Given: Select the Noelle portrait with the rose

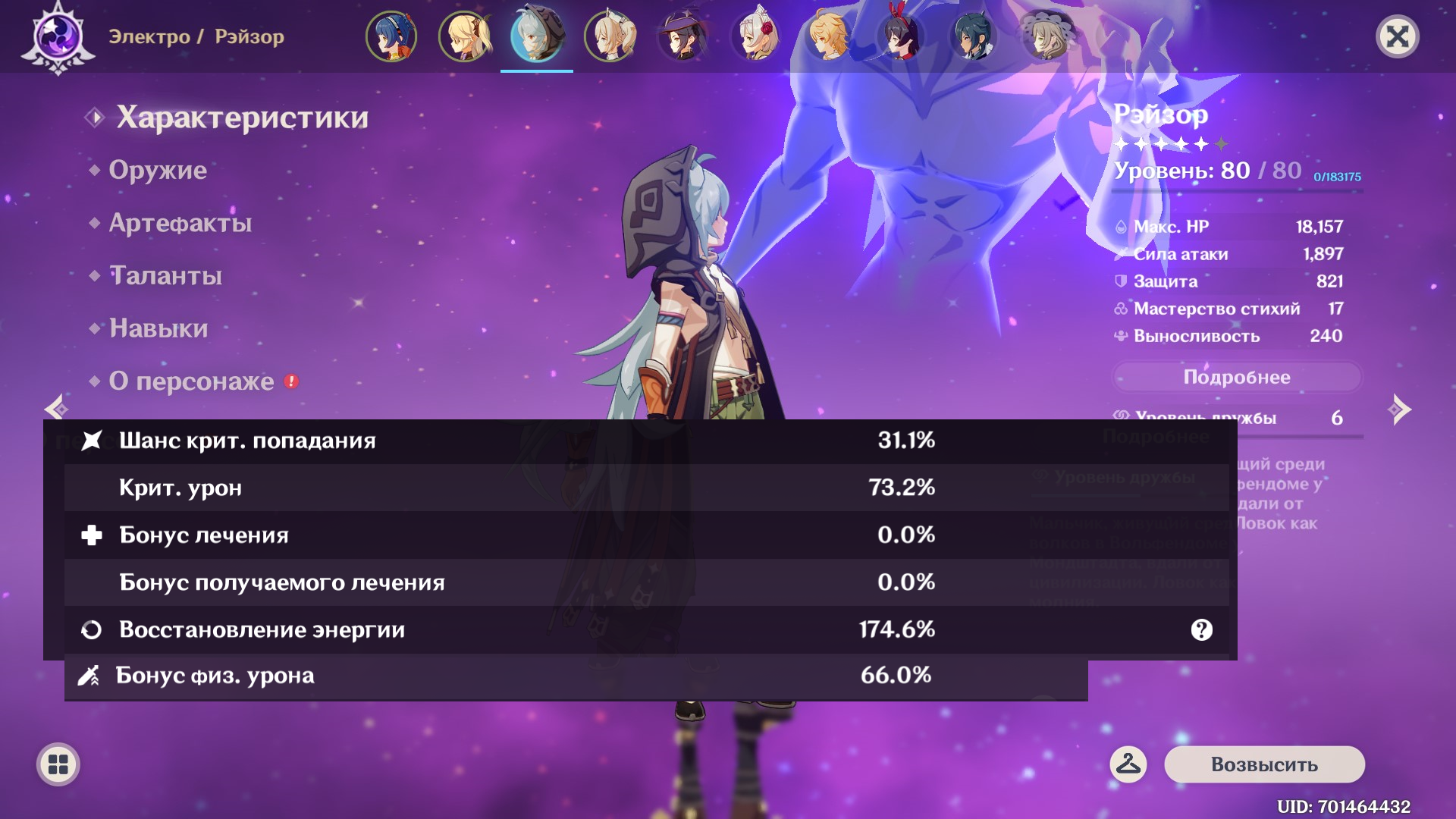Looking at the screenshot, I should coord(755,36).
